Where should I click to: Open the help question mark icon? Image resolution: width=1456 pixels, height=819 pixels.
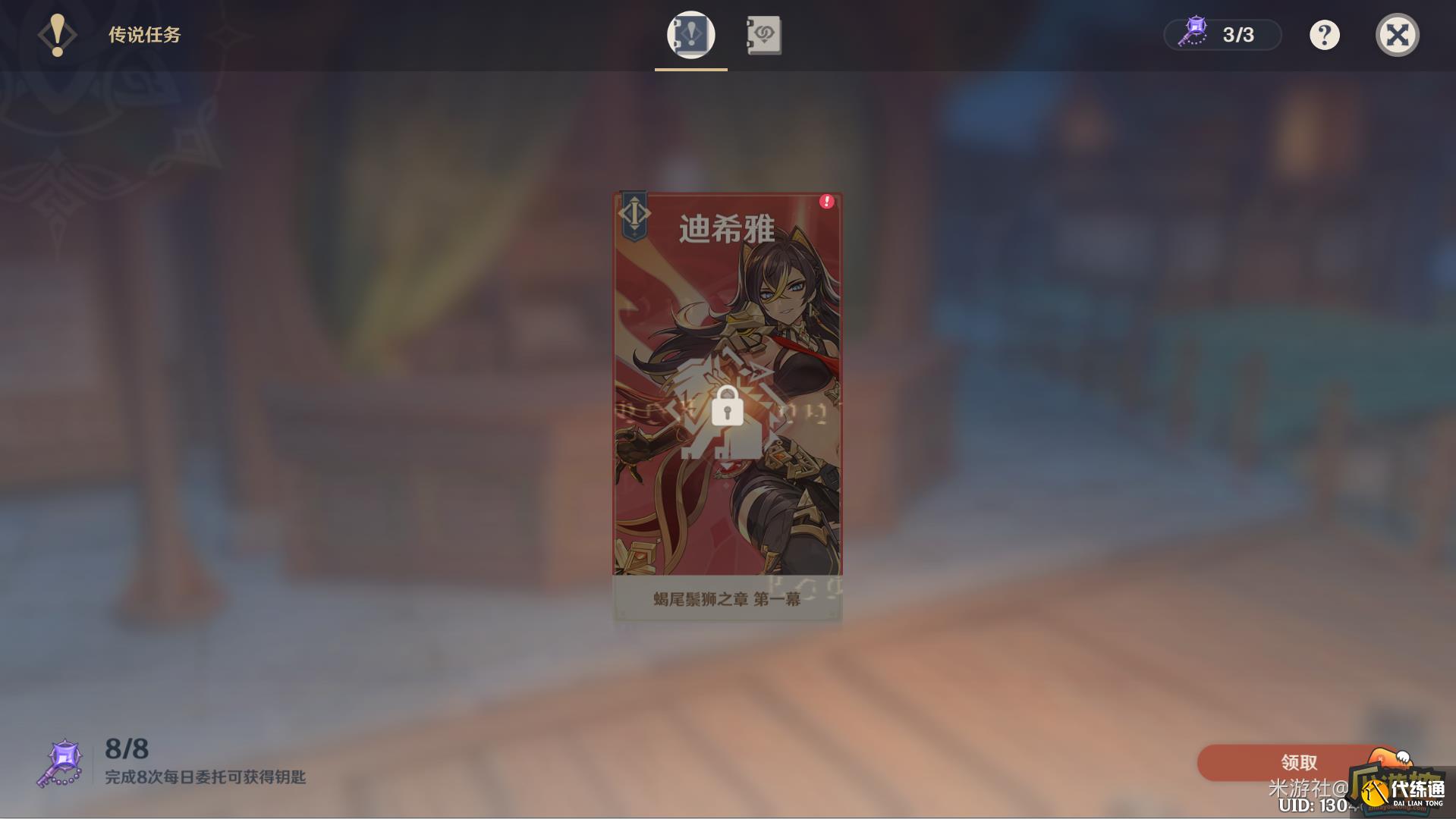[1325, 34]
